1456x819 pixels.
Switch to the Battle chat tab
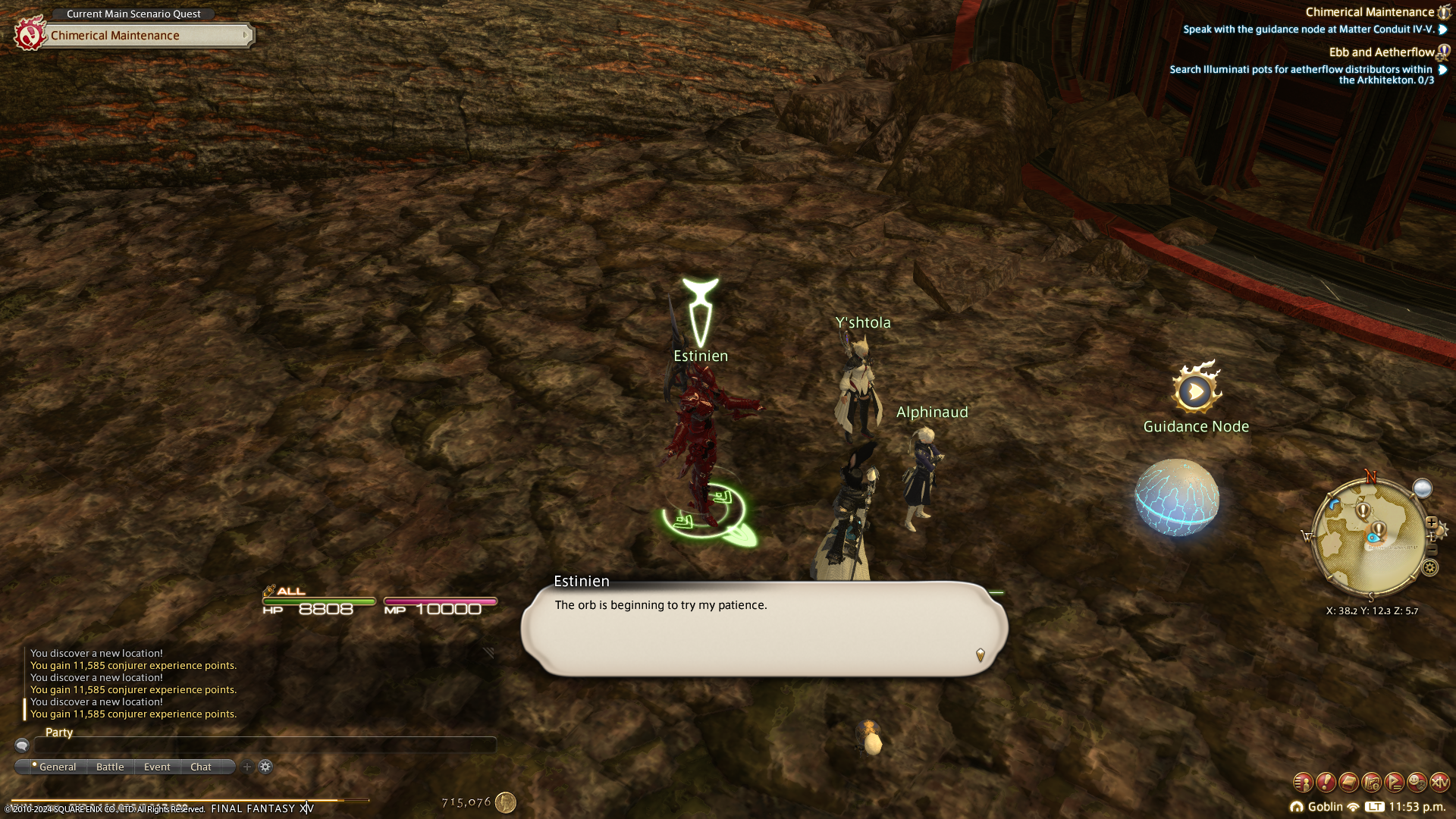click(110, 767)
